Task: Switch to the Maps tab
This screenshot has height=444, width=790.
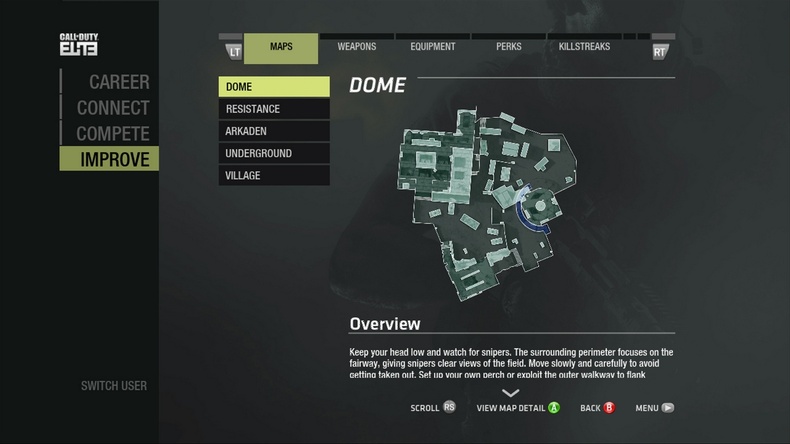Action: [281, 47]
